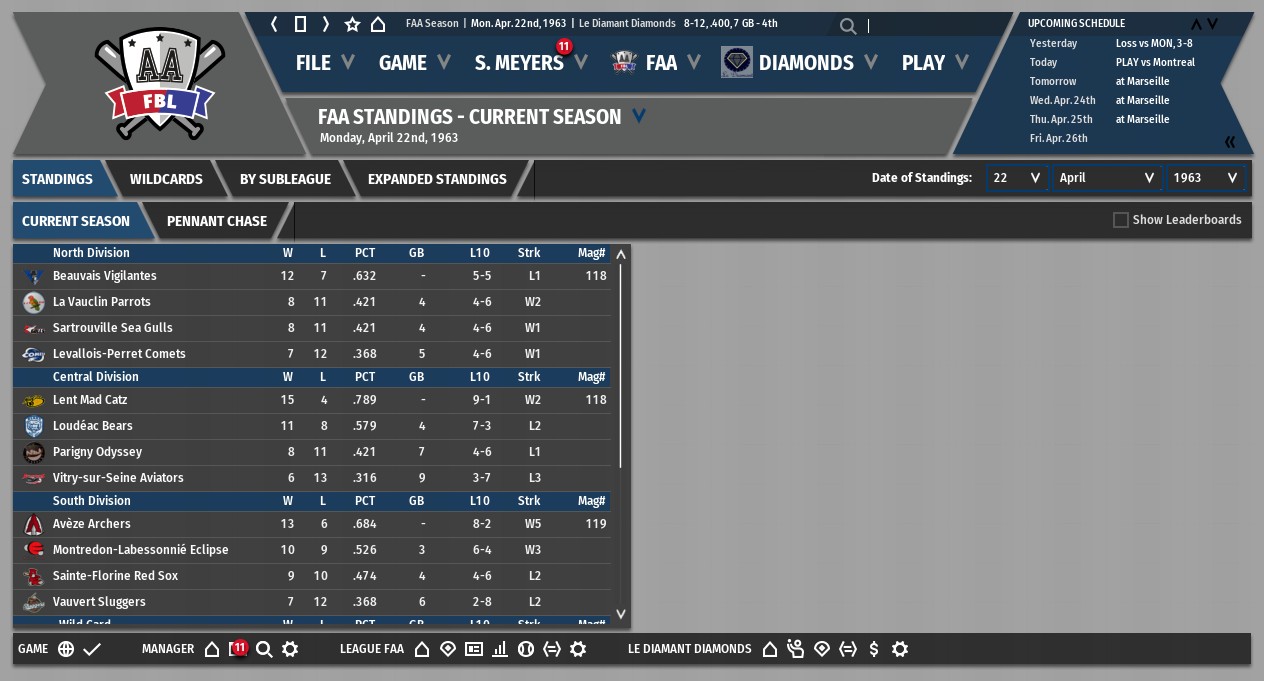Switch to the Wildcards tab
Viewport: 1264px width, 681px height.
click(166, 179)
